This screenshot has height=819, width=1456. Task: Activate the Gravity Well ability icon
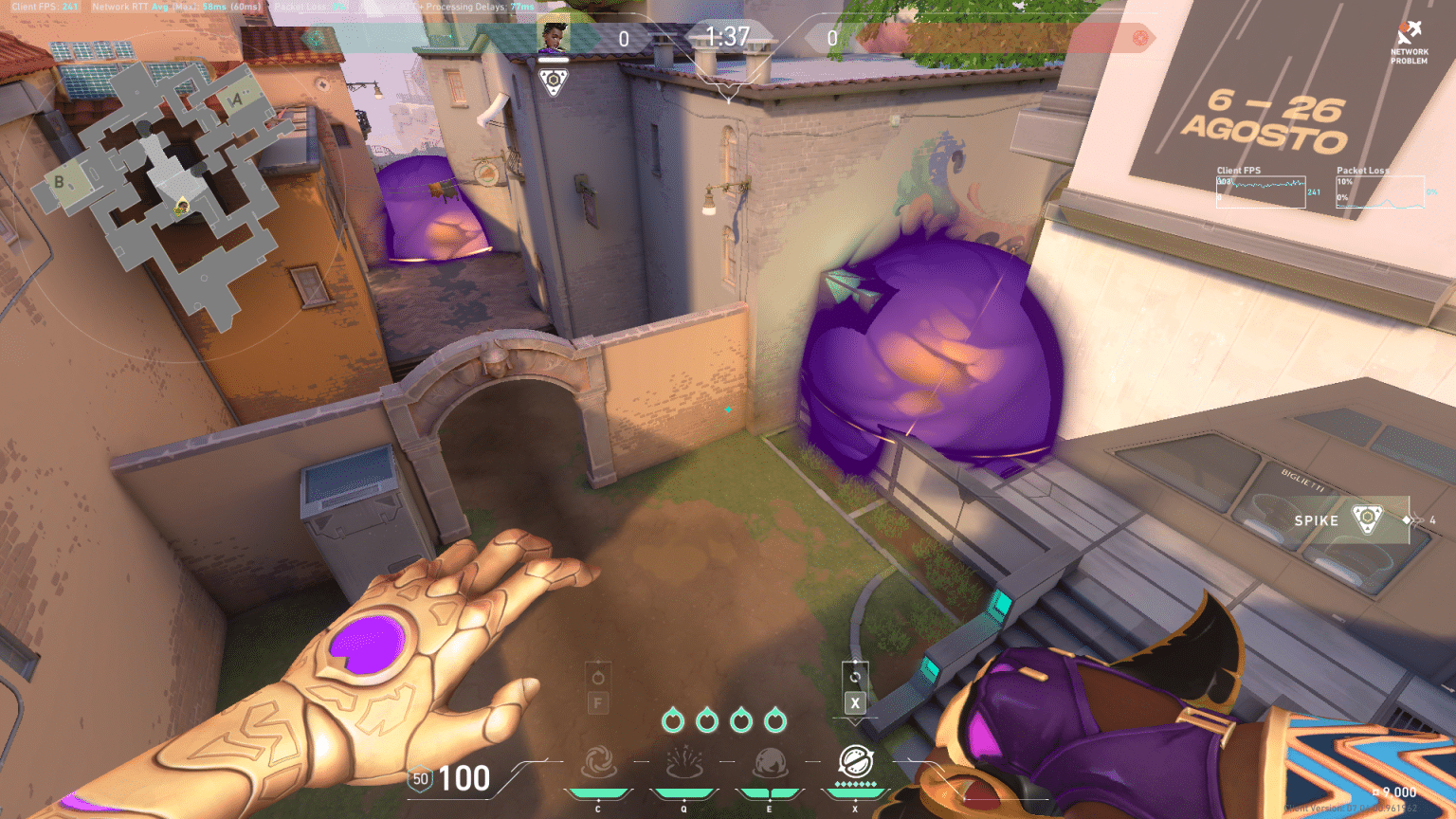598,762
